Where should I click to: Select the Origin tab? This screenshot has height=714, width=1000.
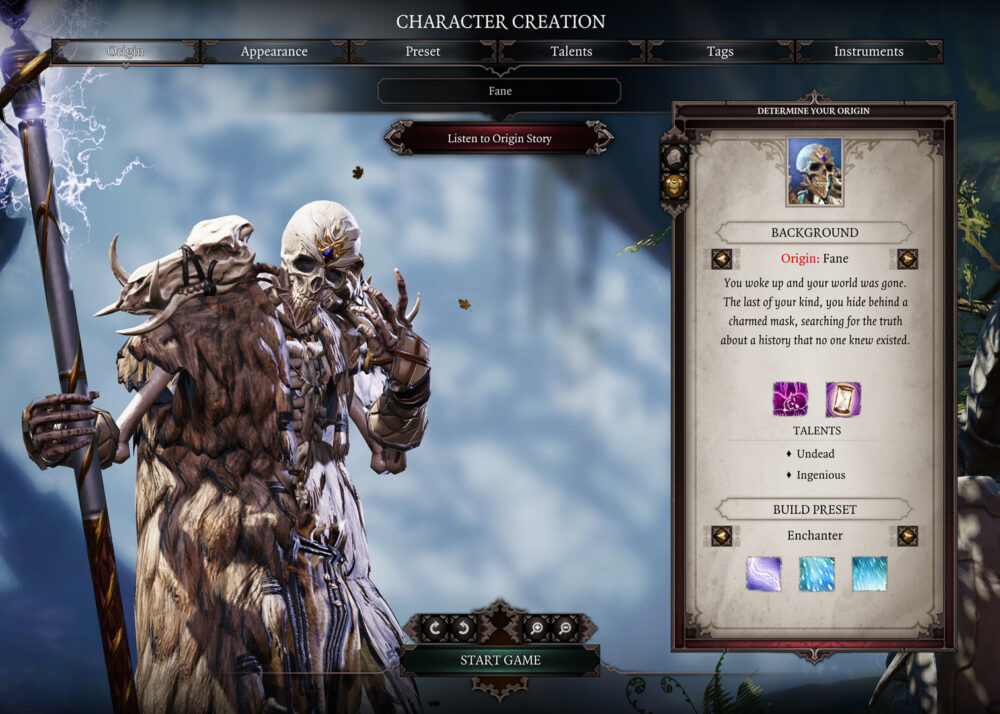point(126,51)
